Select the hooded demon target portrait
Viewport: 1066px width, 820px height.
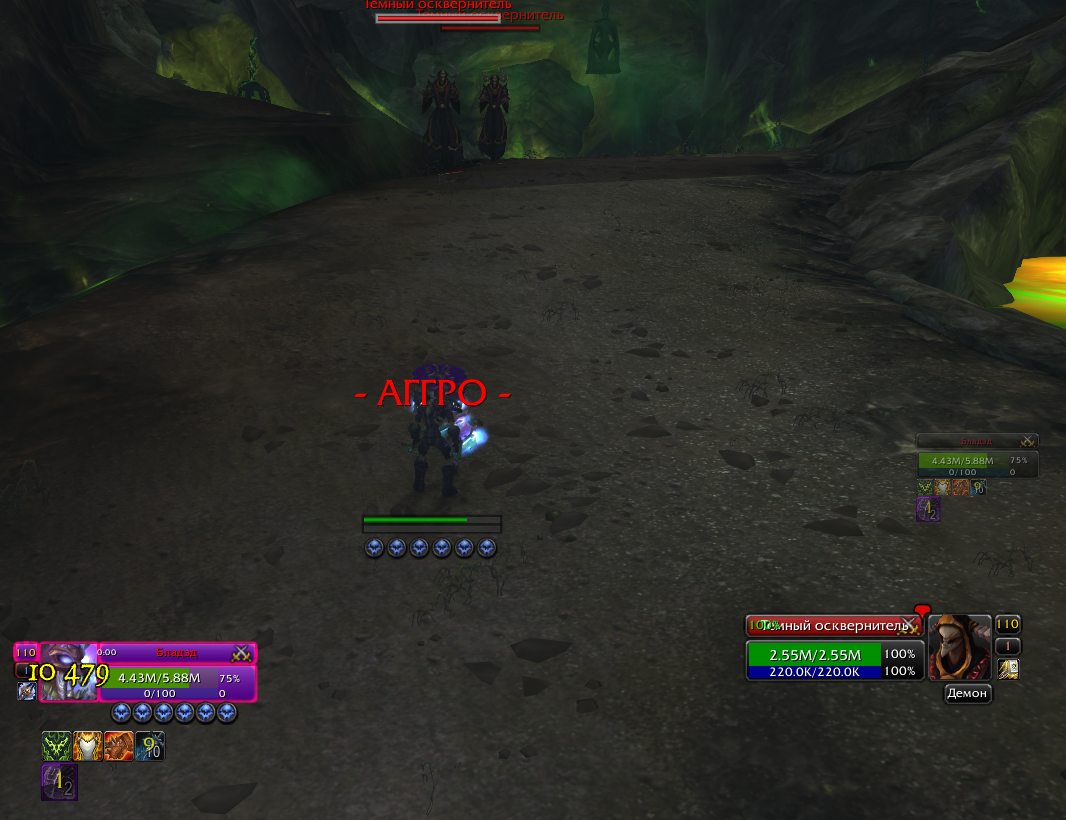click(x=959, y=647)
